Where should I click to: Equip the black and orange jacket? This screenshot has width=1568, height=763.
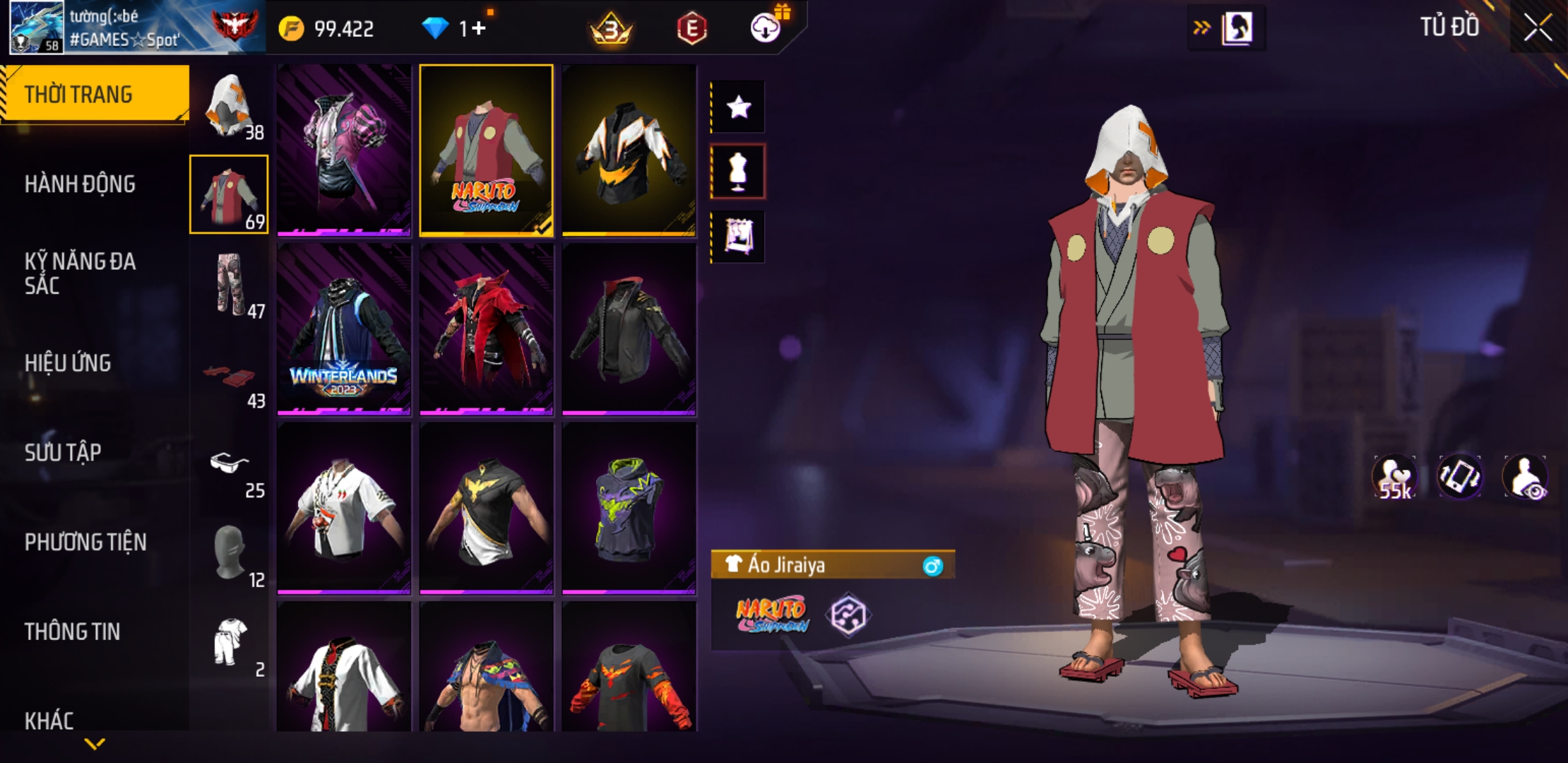(x=629, y=150)
